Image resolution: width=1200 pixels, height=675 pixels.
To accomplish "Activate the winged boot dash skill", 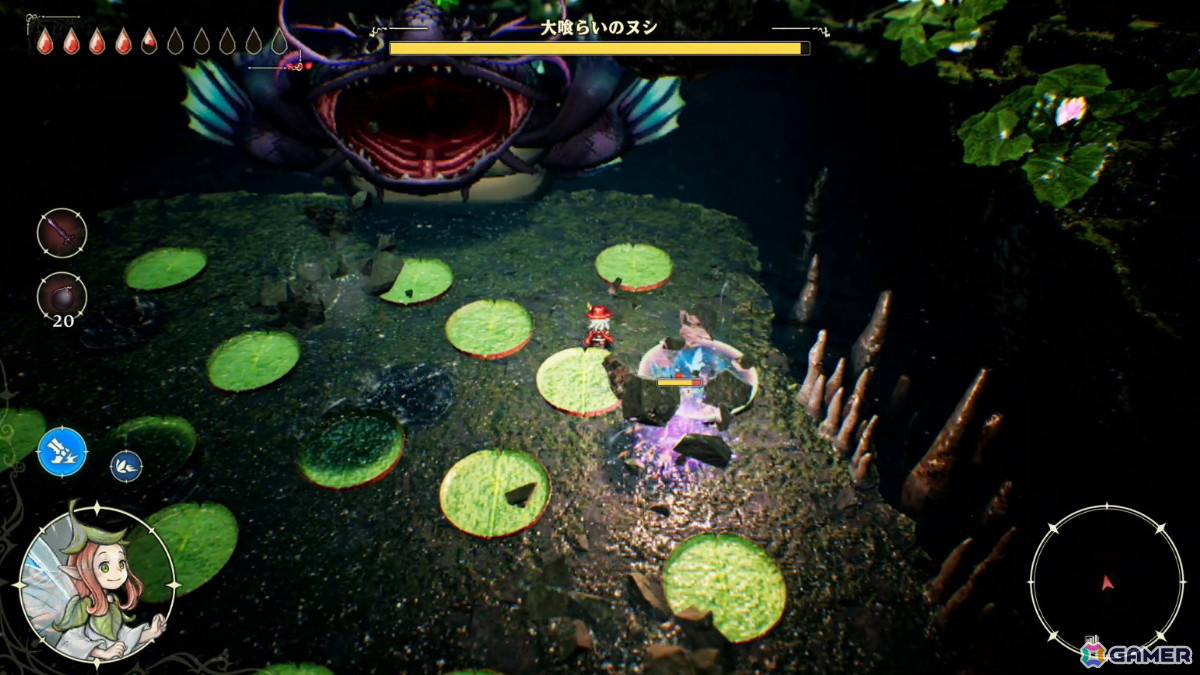I will pyautogui.click(x=62, y=451).
